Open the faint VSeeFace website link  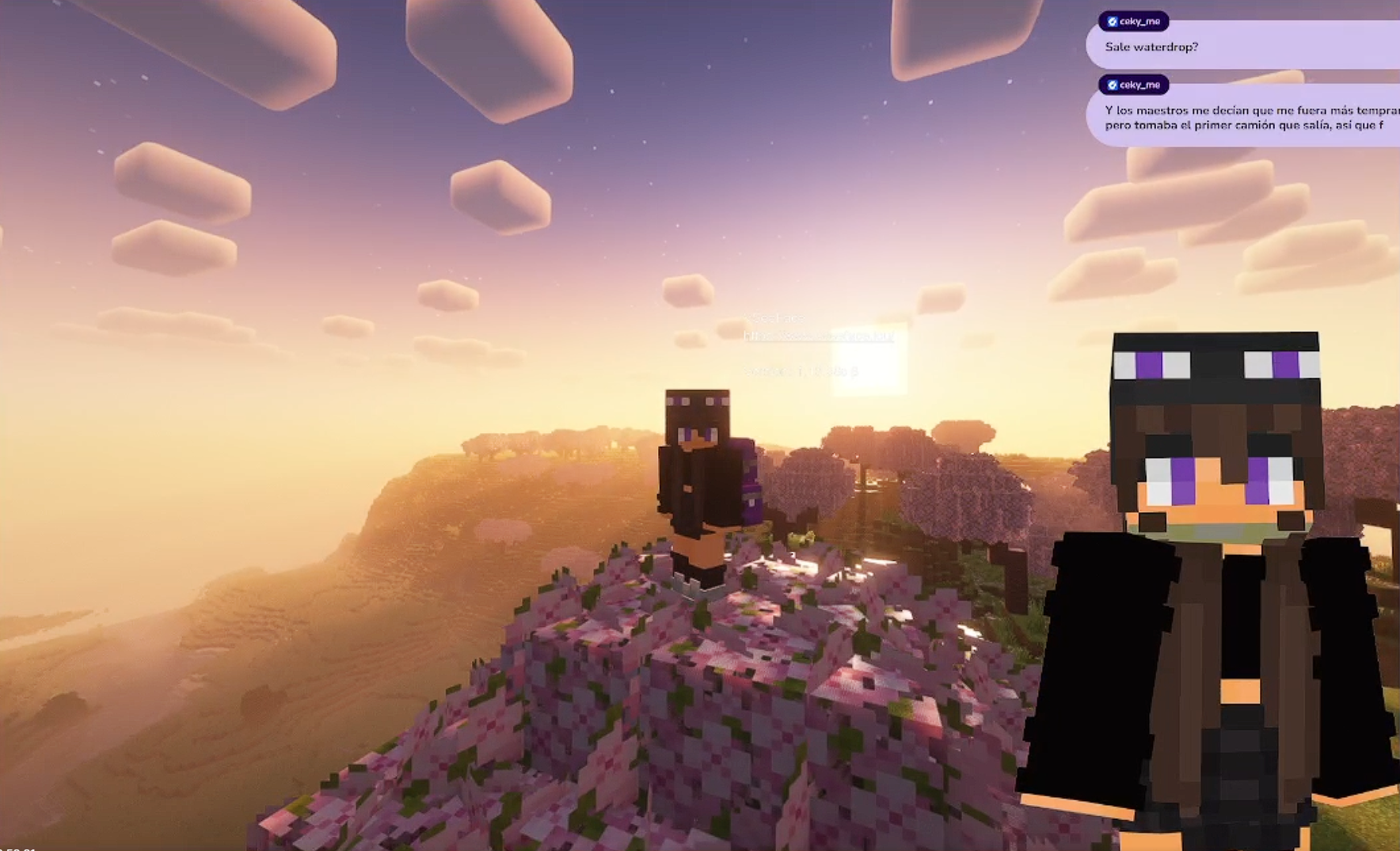pyautogui.click(x=818, y=336)
